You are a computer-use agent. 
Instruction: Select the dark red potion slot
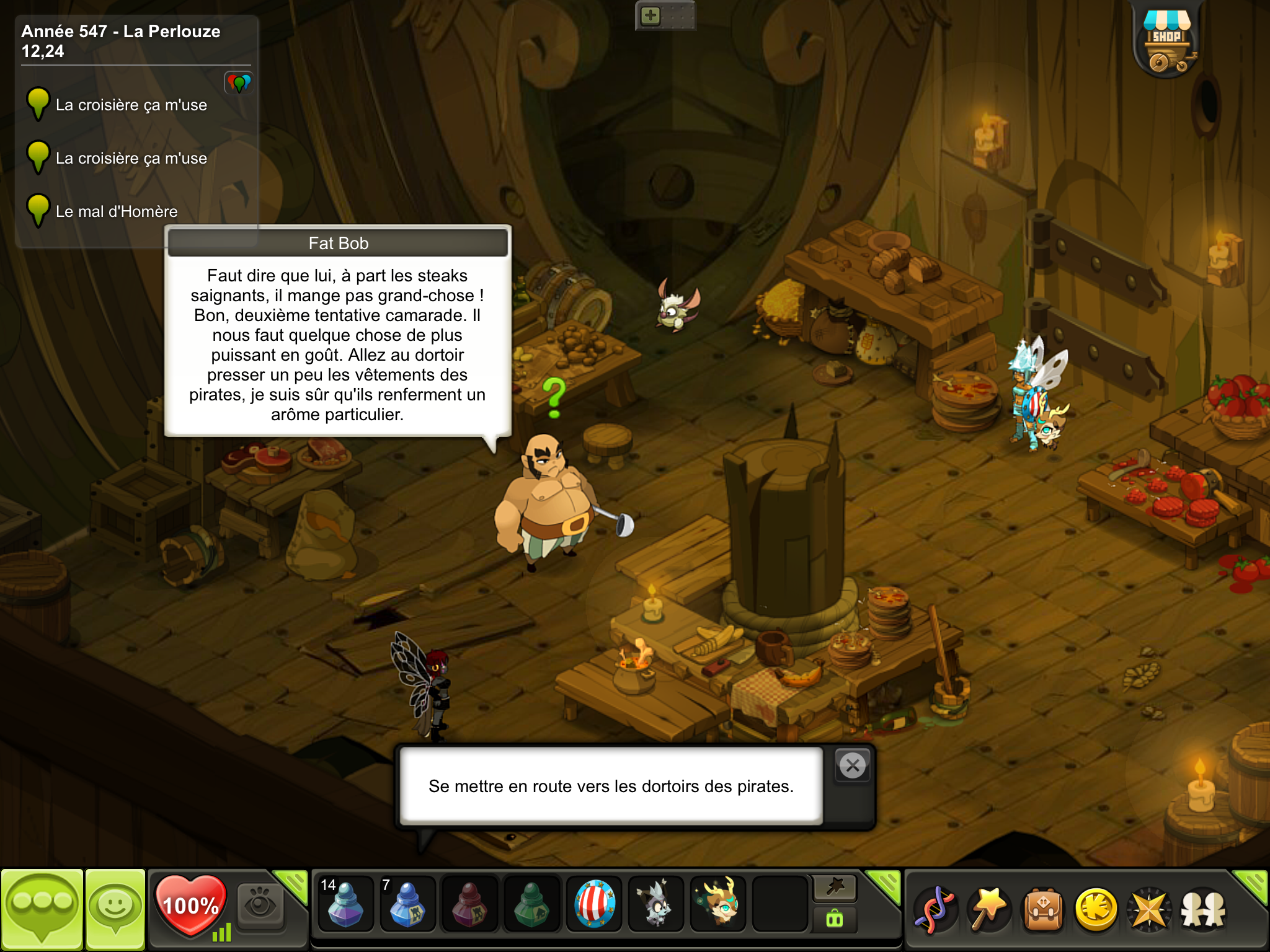pos(469,904)
